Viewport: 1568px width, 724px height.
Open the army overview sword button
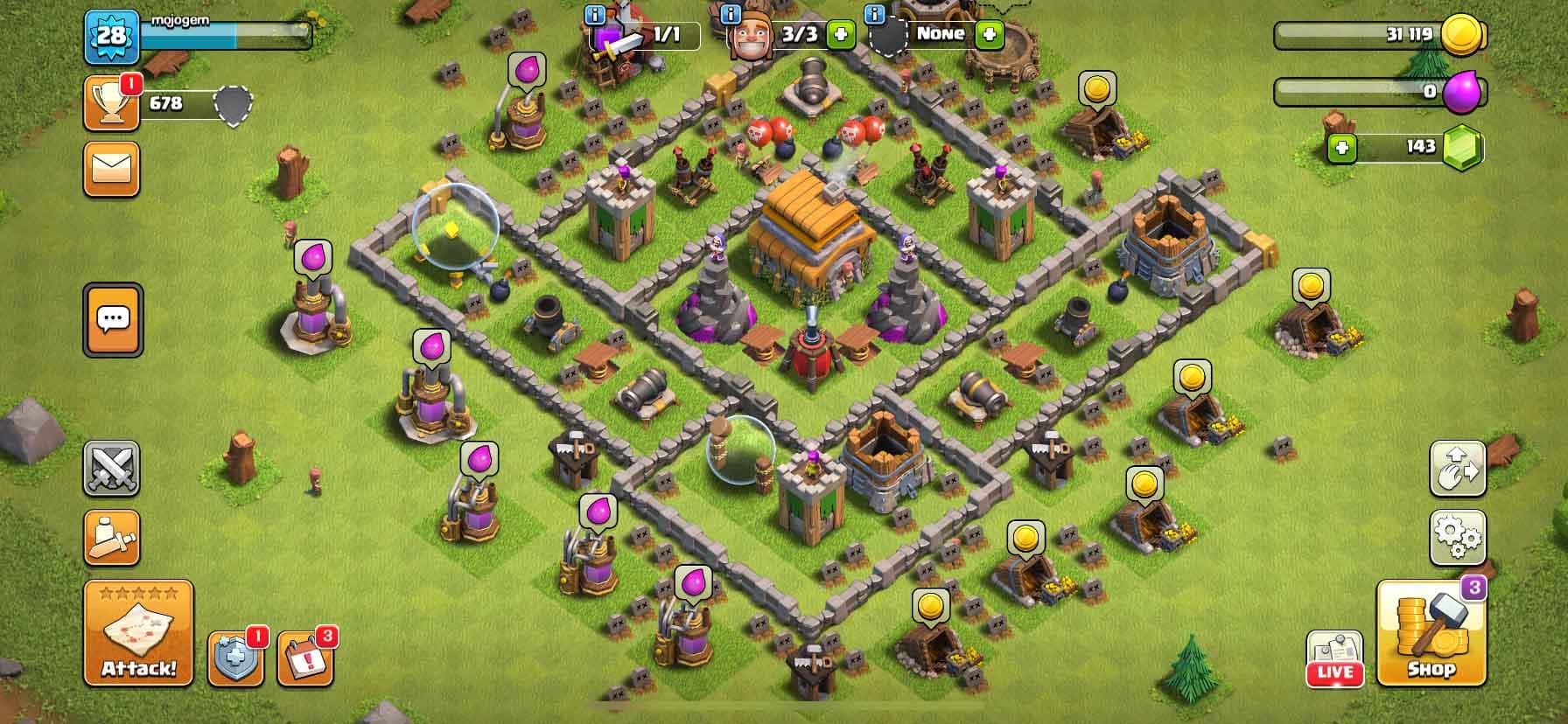(x=111, y=536)
